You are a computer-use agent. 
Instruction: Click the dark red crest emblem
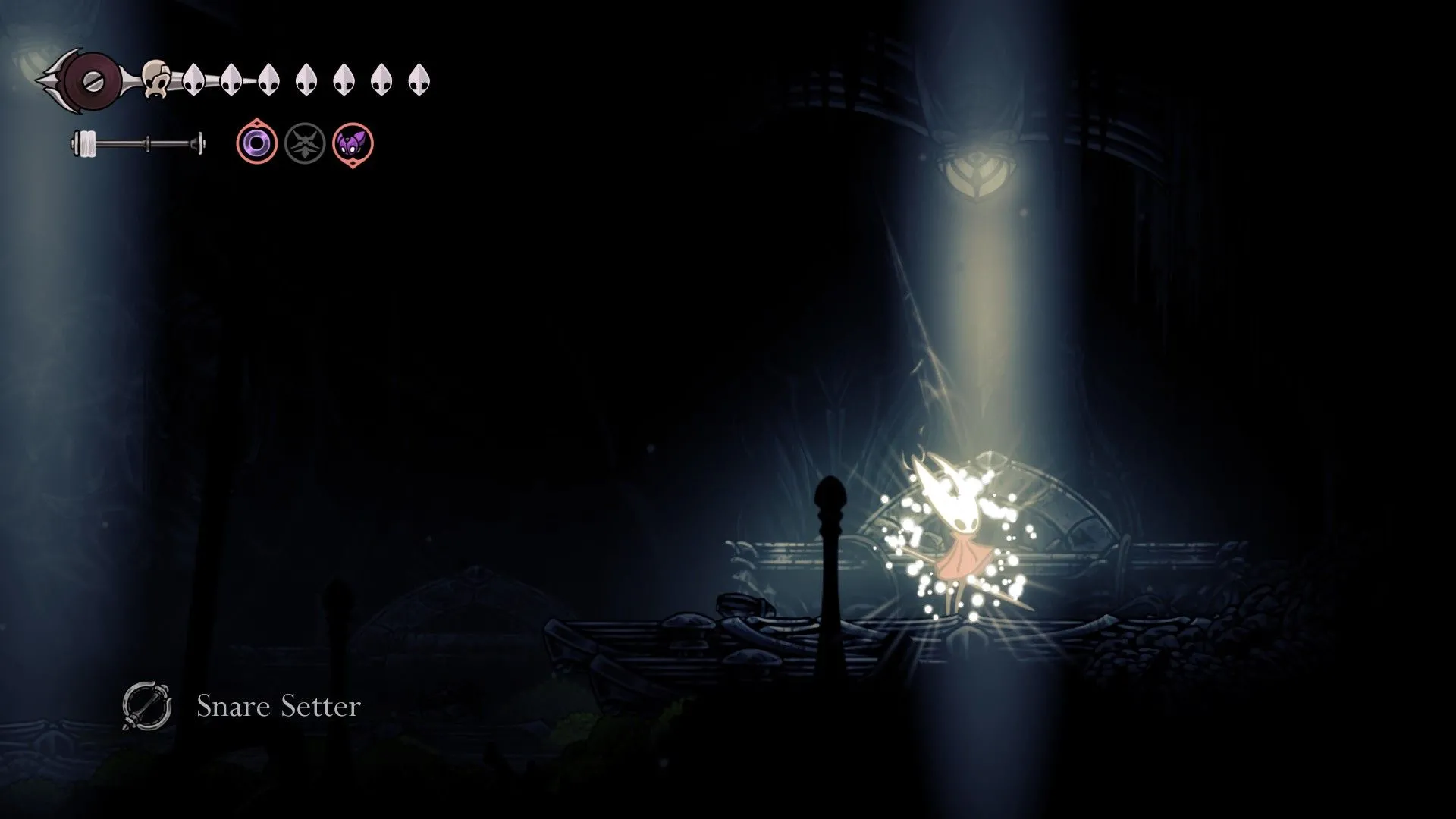pyautogui.click(x=92, y=78)
